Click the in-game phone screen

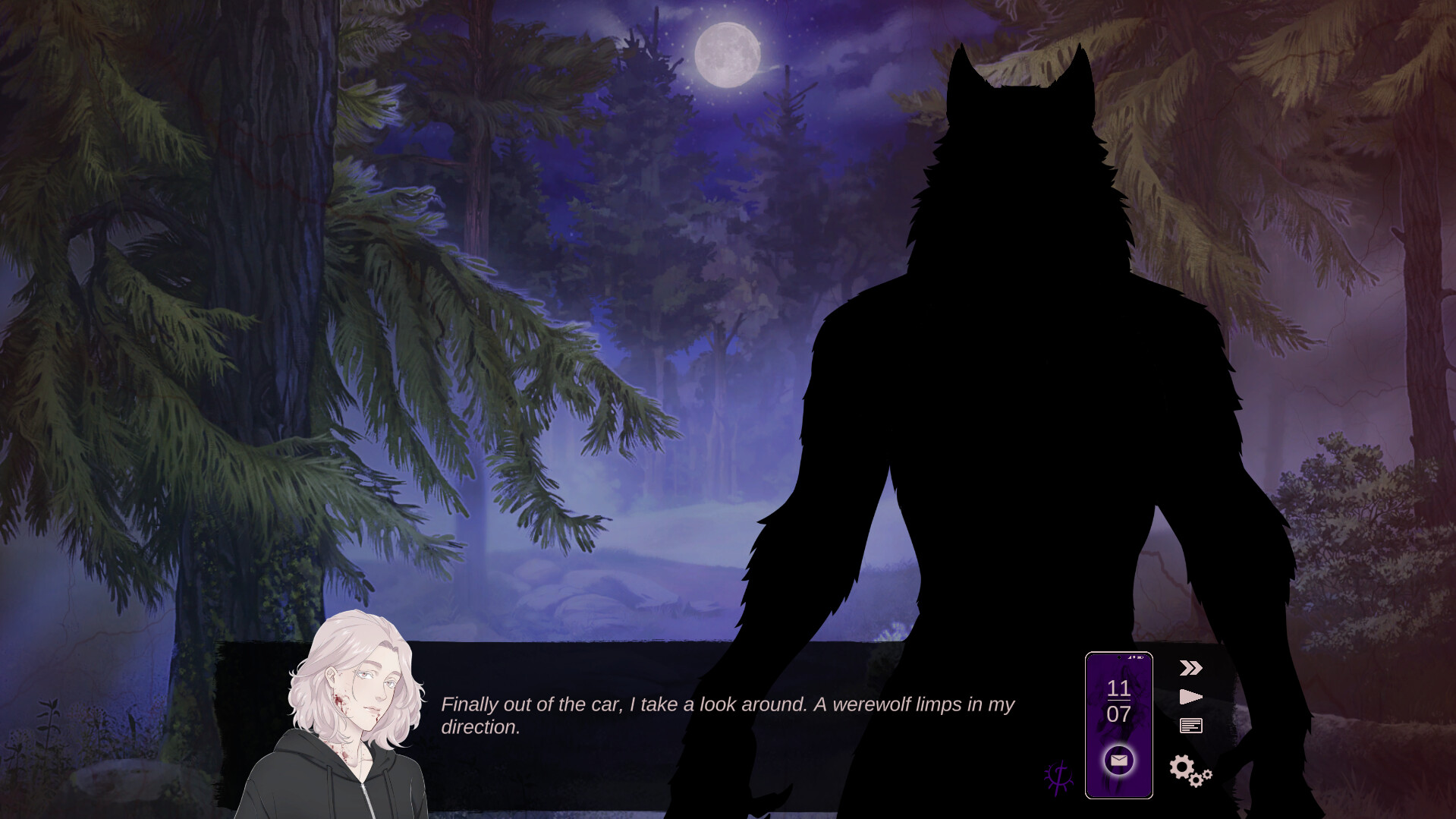[1118, 721]
